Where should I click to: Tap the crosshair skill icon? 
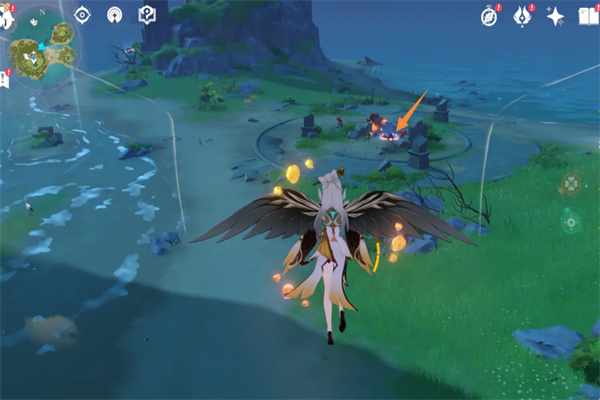[570, 220]
